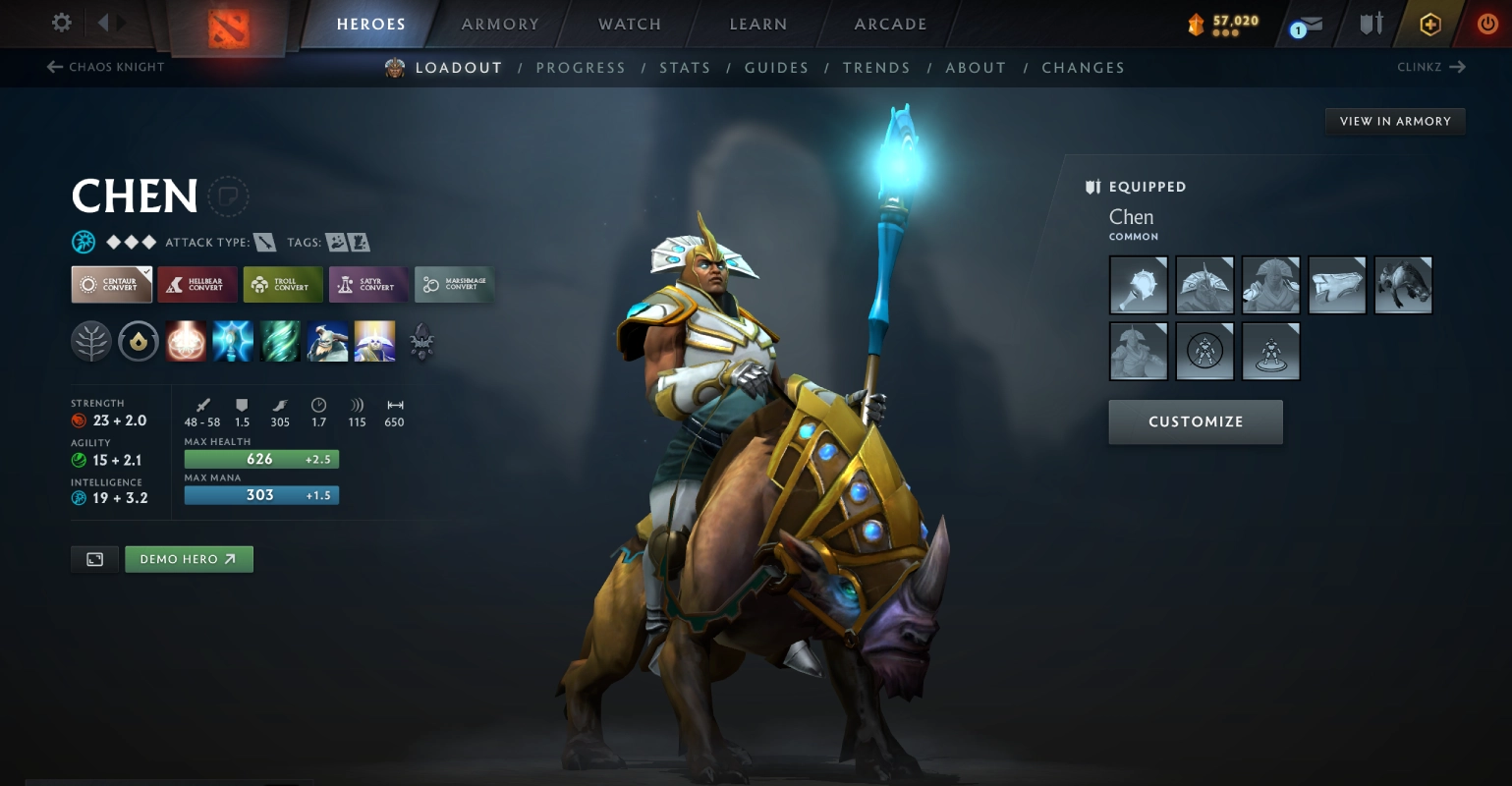Launch DEMO HERO
This screenshot has height=786, width=1512.
point(189,558)
